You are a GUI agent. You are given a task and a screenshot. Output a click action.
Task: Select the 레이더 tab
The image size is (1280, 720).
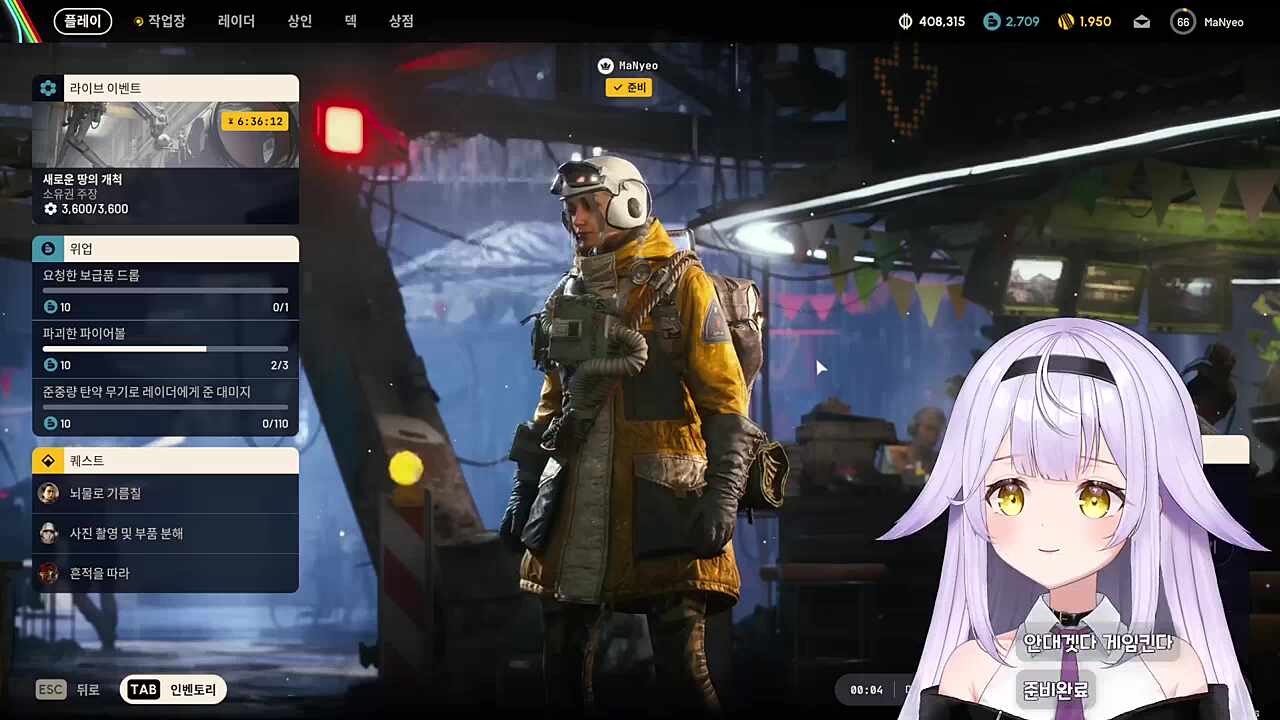coord(236,21)
